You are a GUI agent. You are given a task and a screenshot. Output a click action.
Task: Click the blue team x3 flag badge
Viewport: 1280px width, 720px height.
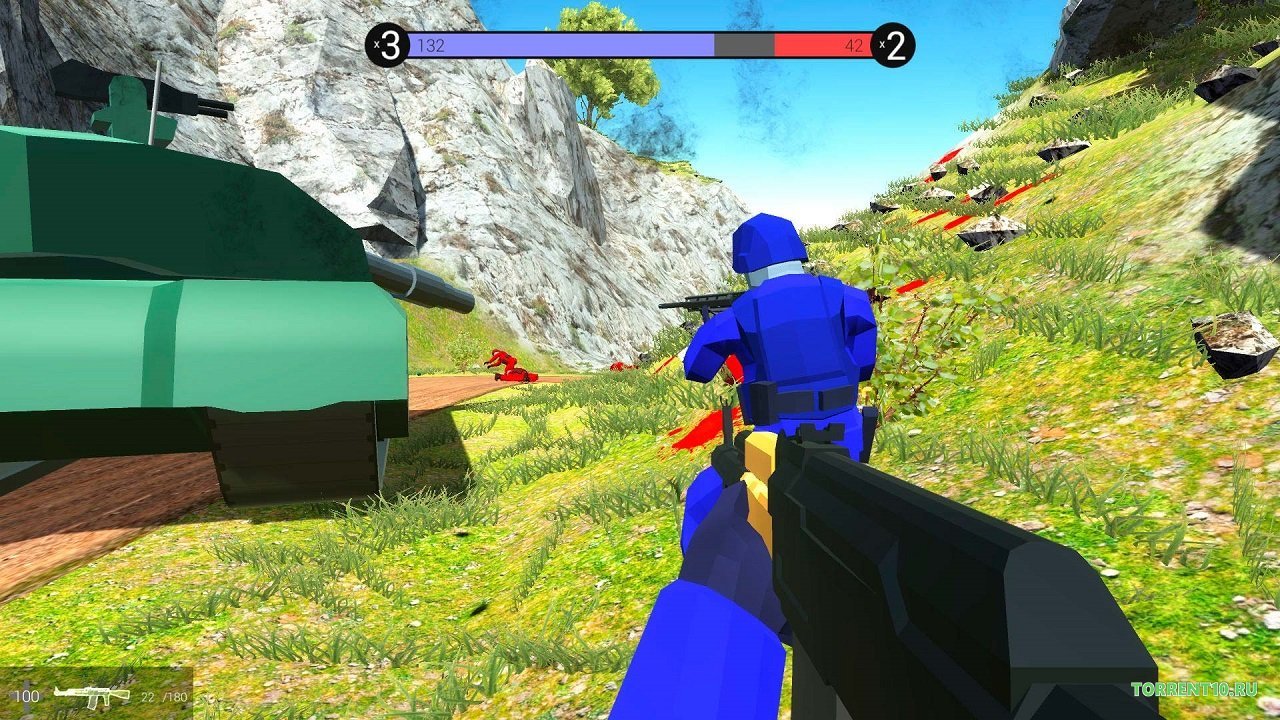[x=385, y=42]
